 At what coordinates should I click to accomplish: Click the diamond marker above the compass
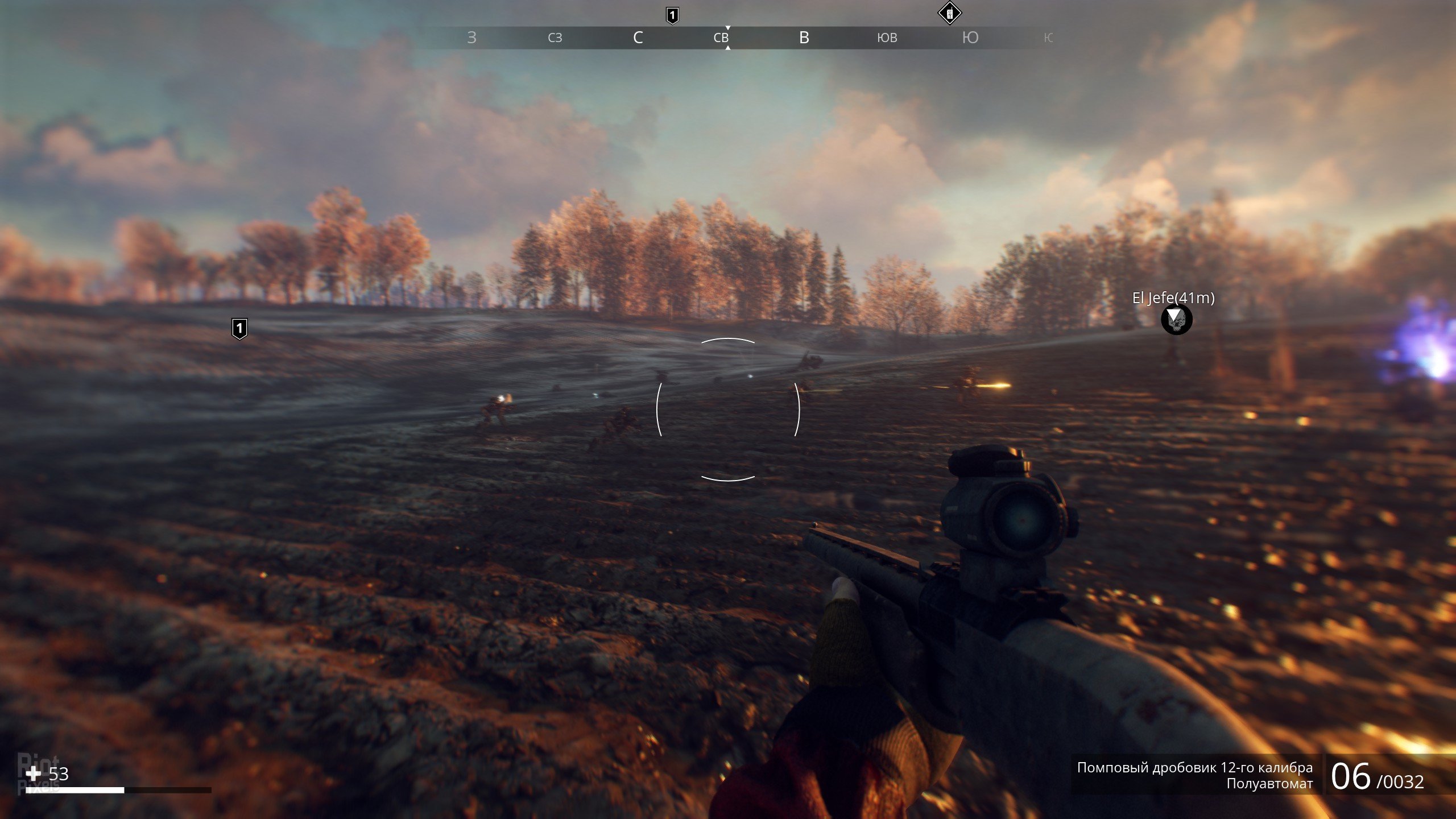949,14
